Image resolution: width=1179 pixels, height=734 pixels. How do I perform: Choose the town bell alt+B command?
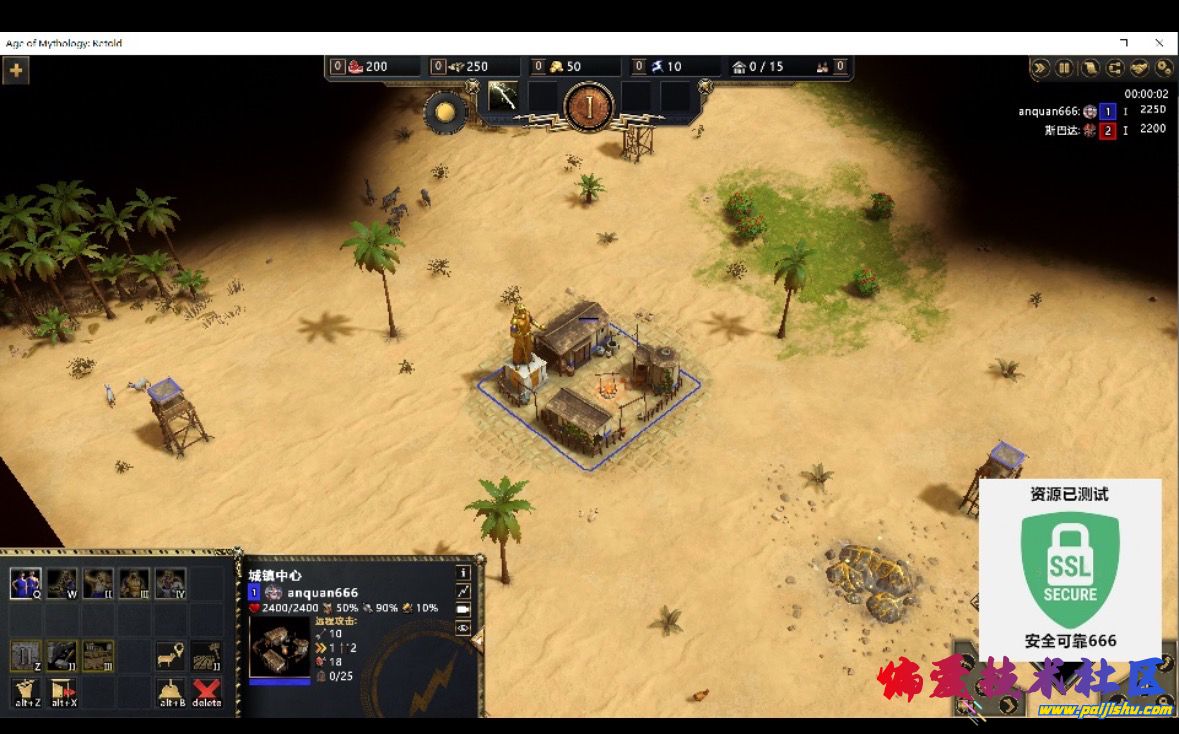171,690
